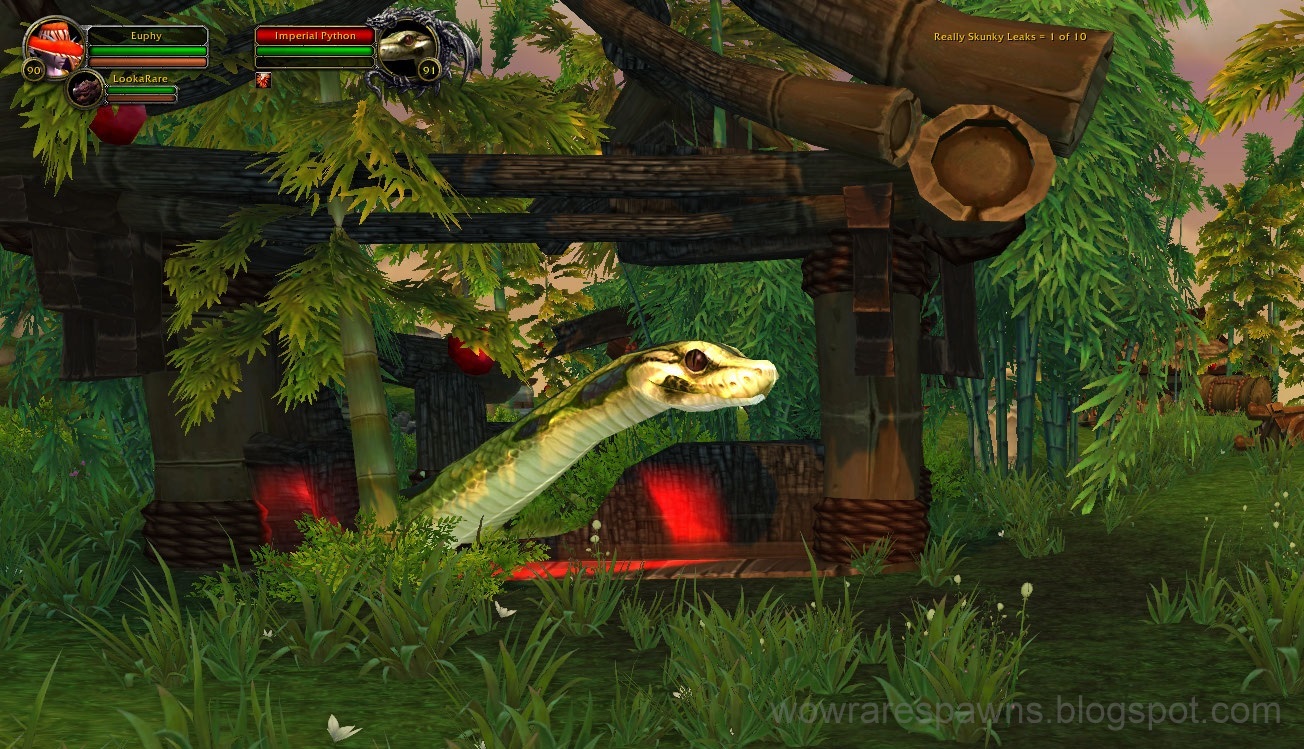Click the LookaRare pet portrait
The height and width of the screenshot is (749, 1304).
coord(86,88)
